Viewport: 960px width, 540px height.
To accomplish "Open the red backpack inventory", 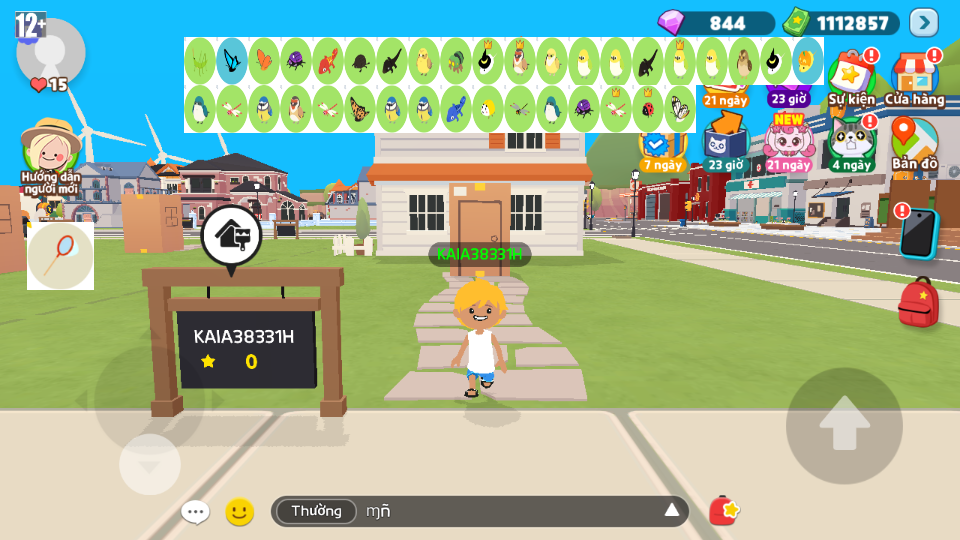I will (918, 303).
